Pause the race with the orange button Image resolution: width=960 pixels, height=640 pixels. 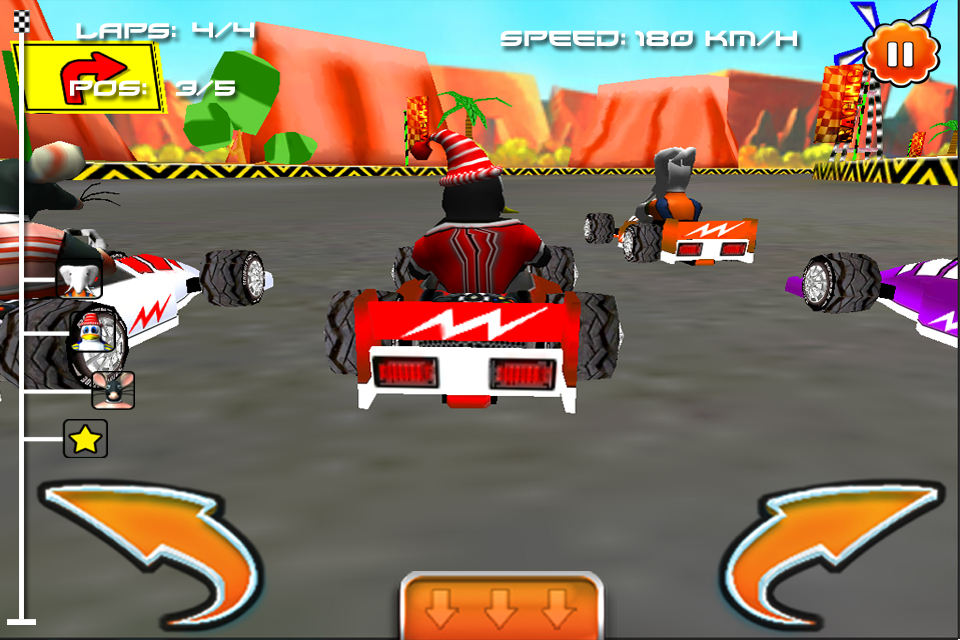click(x=901, y=52)
